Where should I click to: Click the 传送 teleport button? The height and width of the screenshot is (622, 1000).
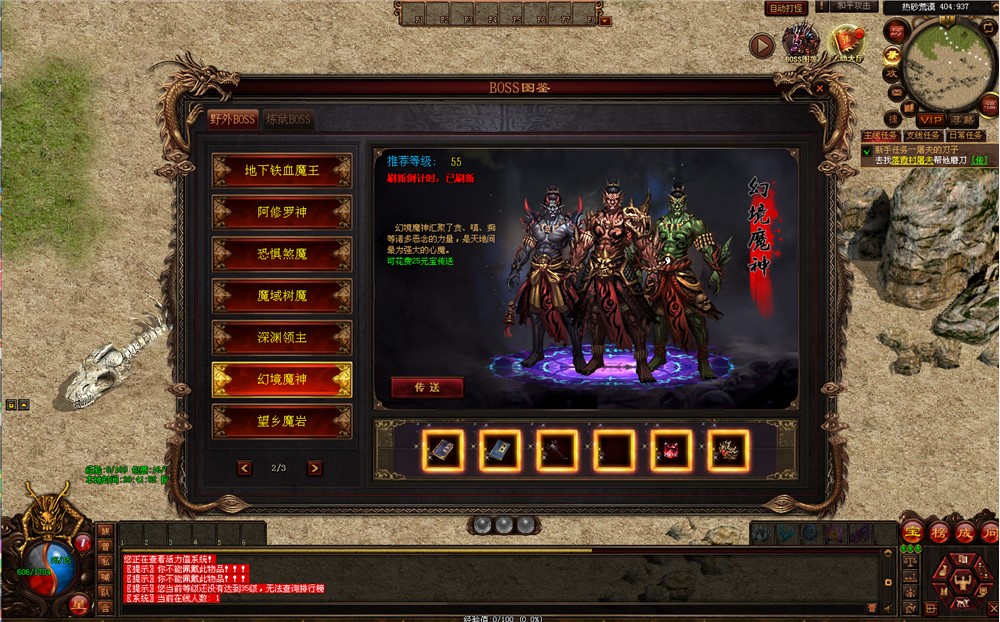(427, 387)
